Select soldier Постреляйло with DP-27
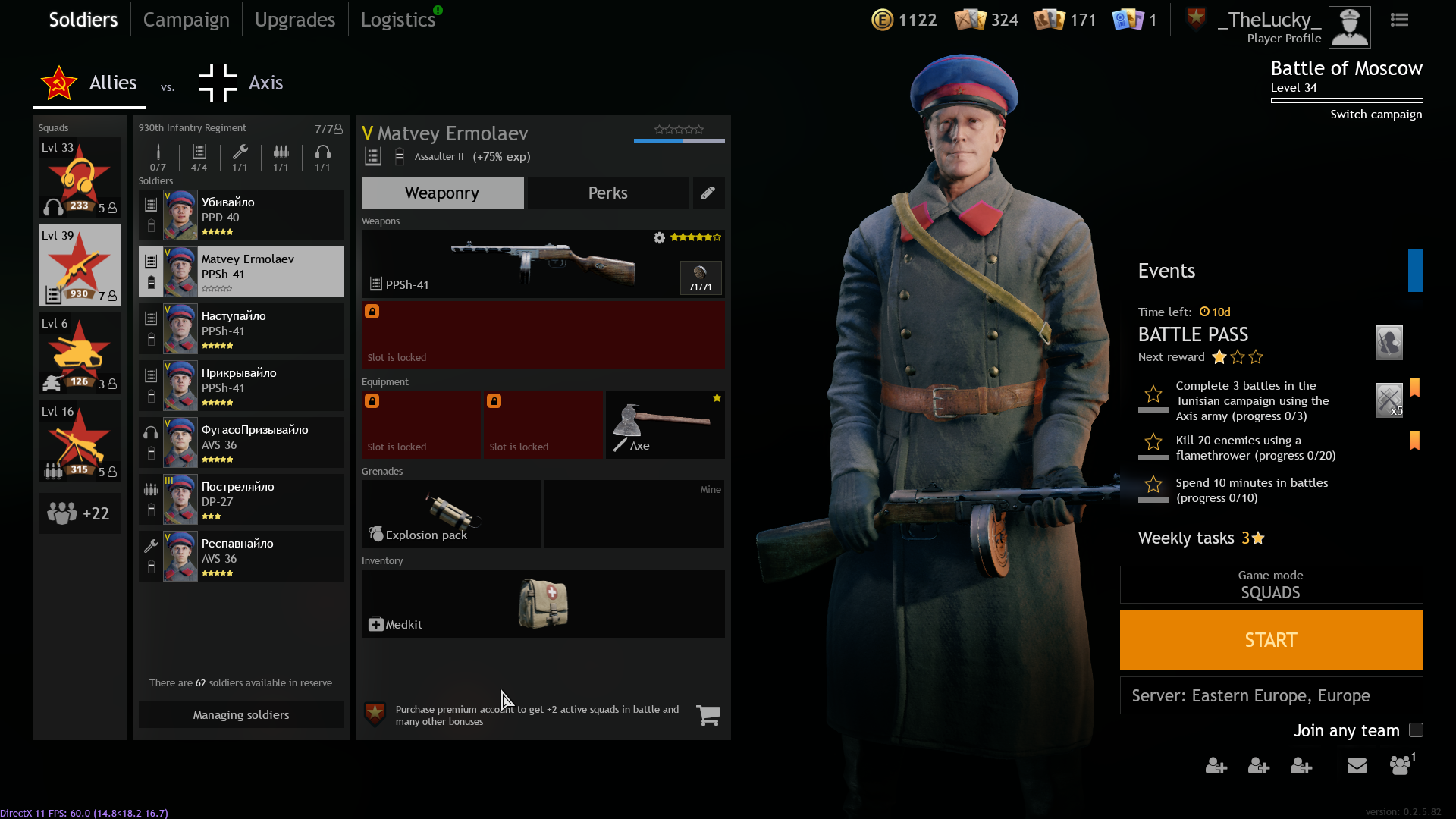Viewport: 1456px width, 819px height. [240, 500]
